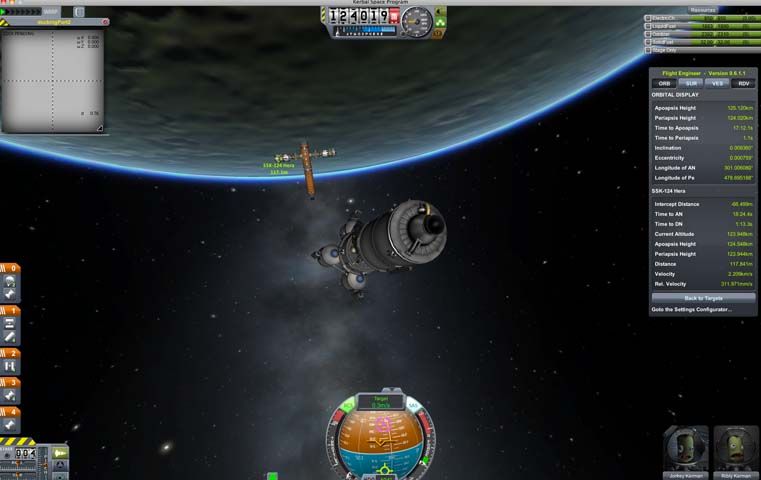The image size is (761, 480).
Task: Click the green staging launch button
Action: tap(59, 454)
